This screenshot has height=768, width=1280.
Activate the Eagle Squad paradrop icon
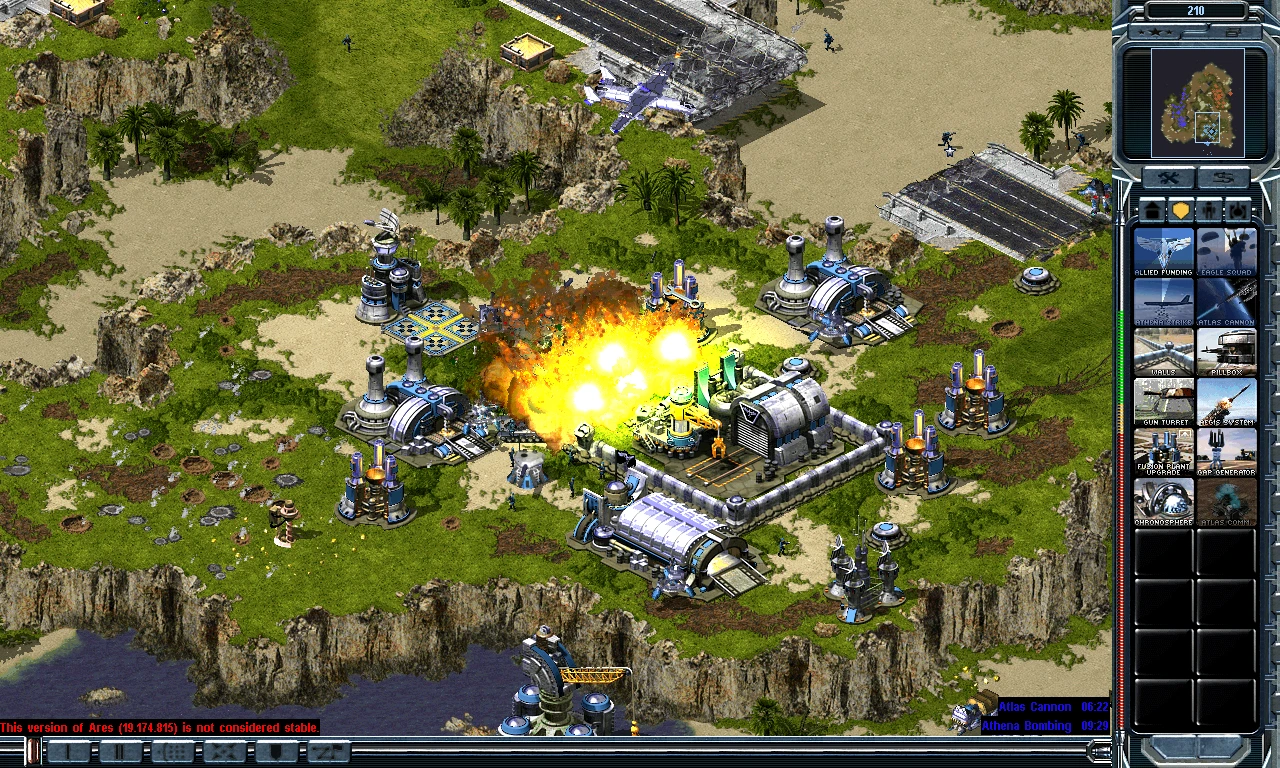[1226, 252]
